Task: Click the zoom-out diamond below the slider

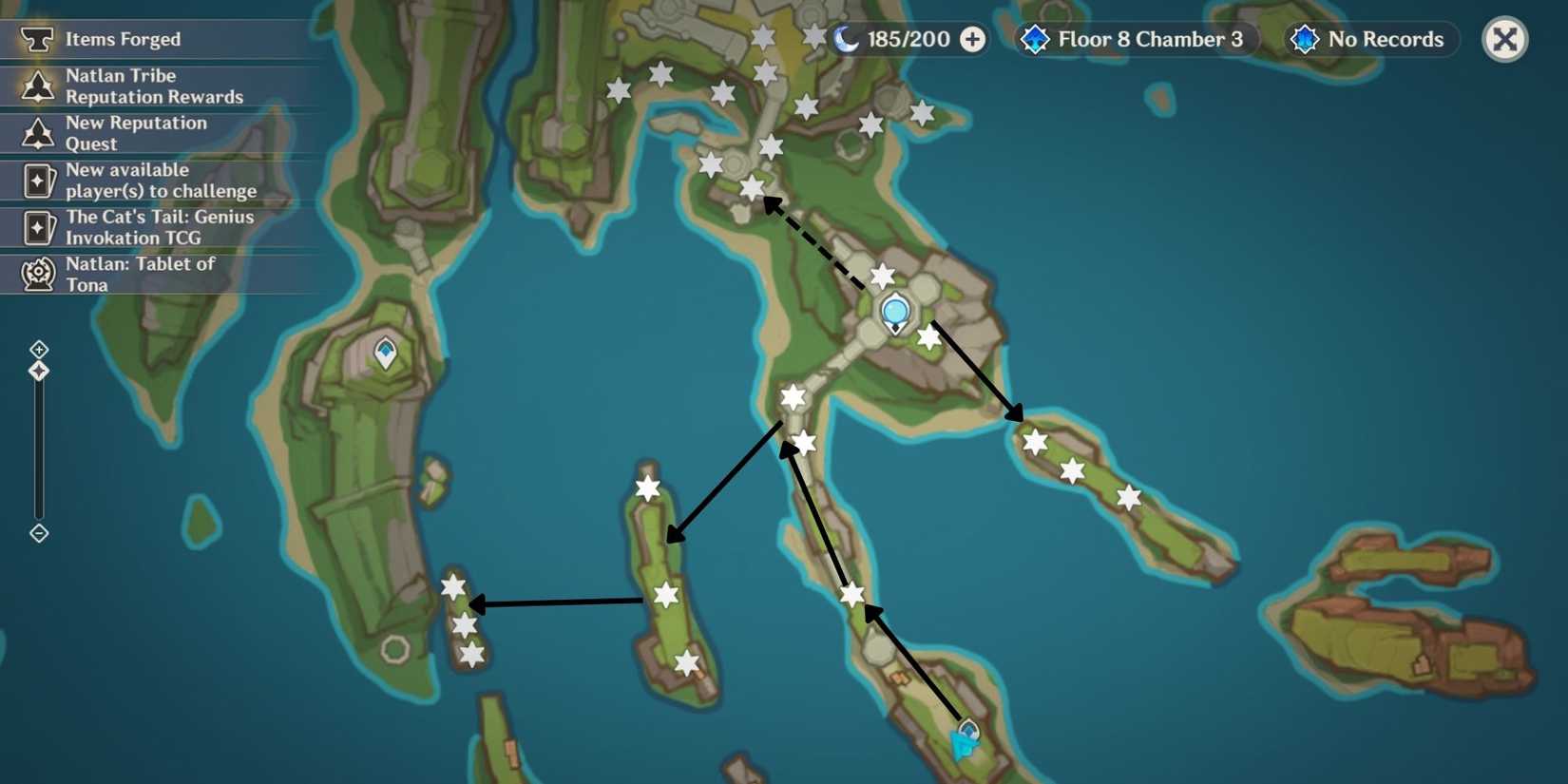Action: 38,533
